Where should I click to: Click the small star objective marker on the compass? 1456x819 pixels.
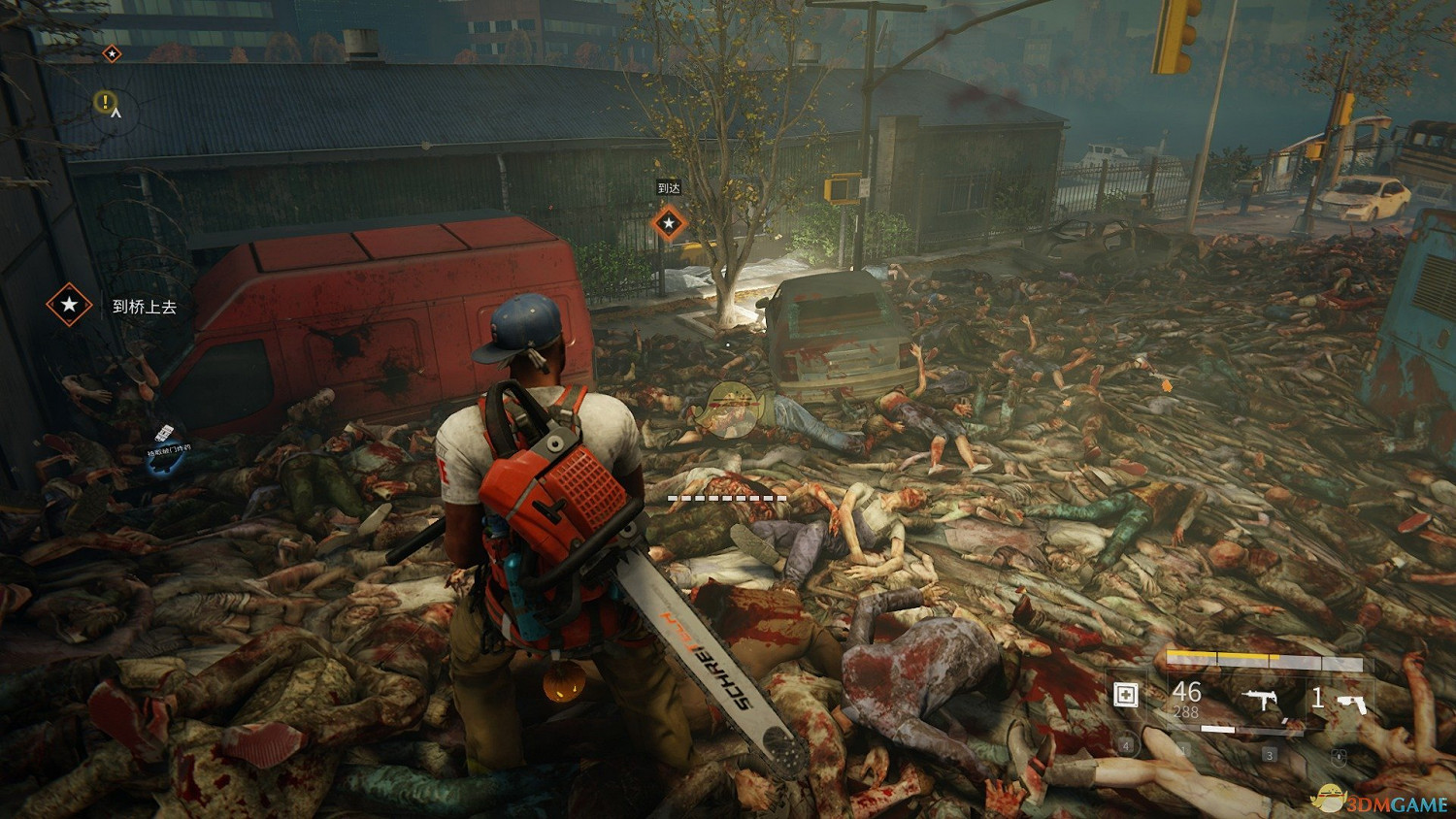click(x=112, y=52)
